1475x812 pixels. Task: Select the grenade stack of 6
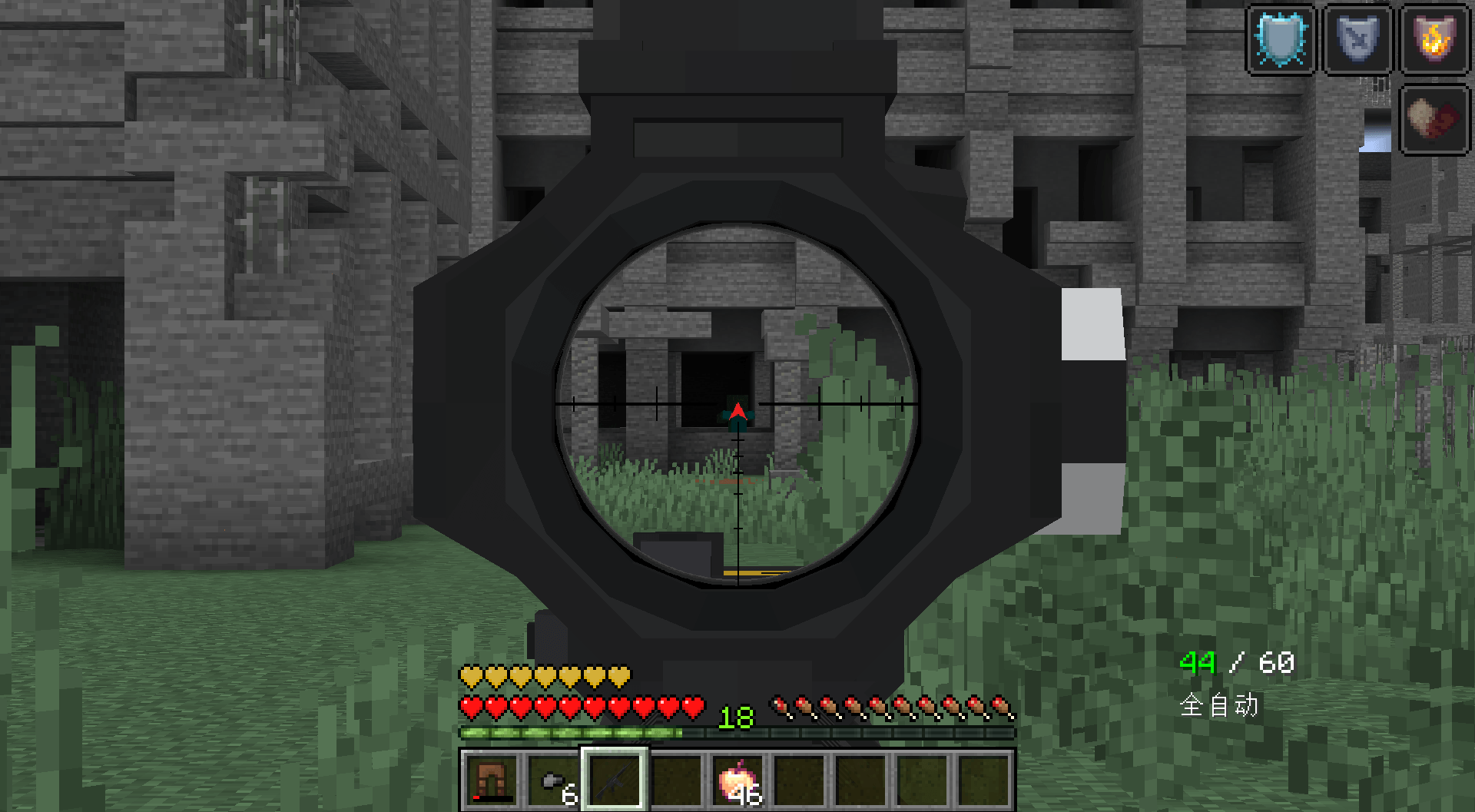point(553,780)
